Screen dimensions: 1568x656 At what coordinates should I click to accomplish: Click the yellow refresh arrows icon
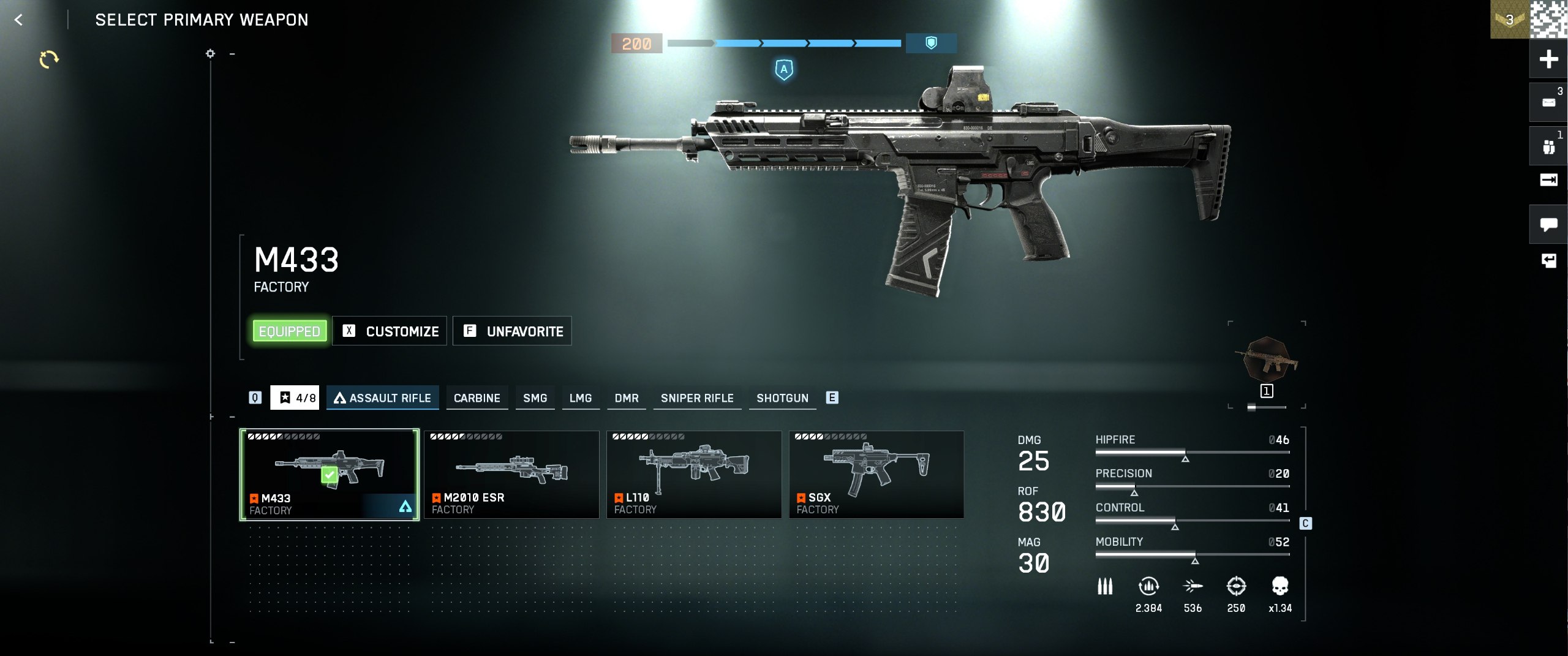tap(49, 59)
